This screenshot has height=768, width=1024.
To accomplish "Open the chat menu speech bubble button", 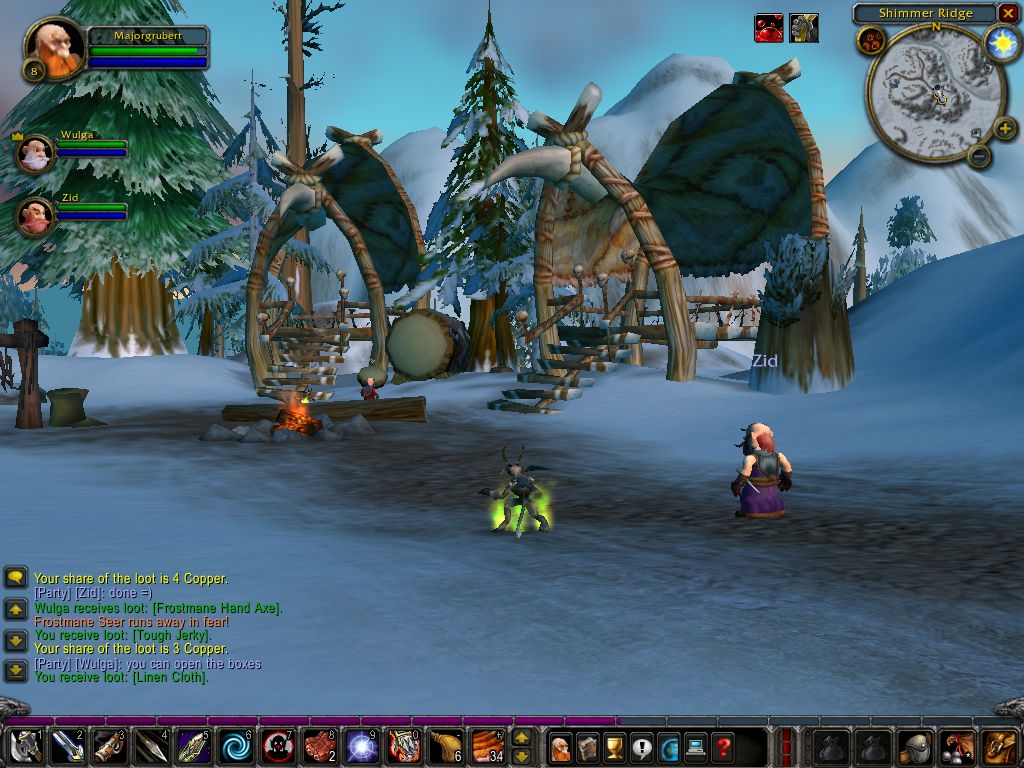I will pos(15,578).
